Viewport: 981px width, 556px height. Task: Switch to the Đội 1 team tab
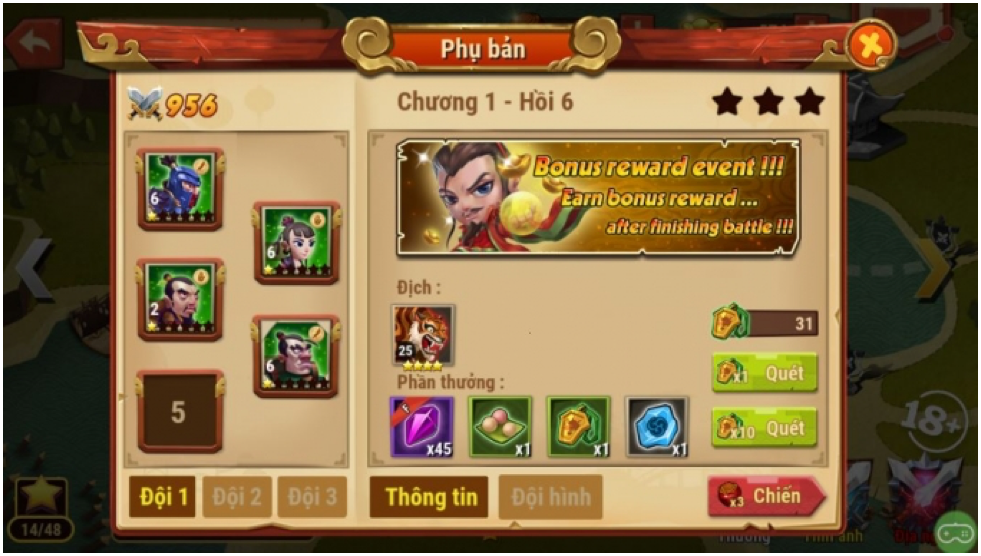pyautogui.click(x=162, y=497)
